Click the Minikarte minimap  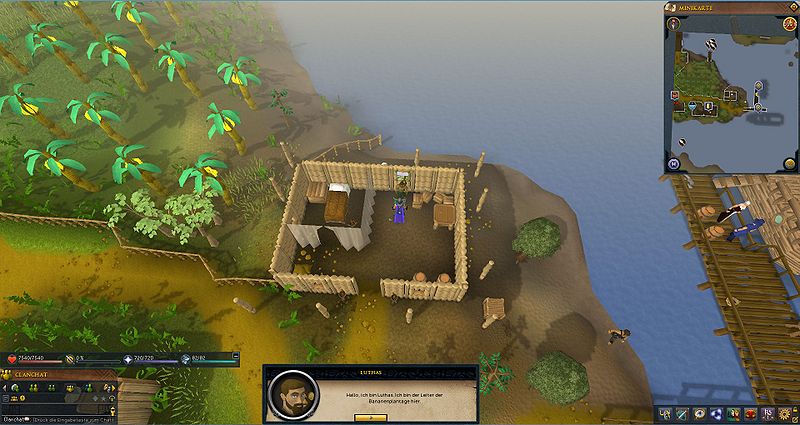click(x=730, y=95)
